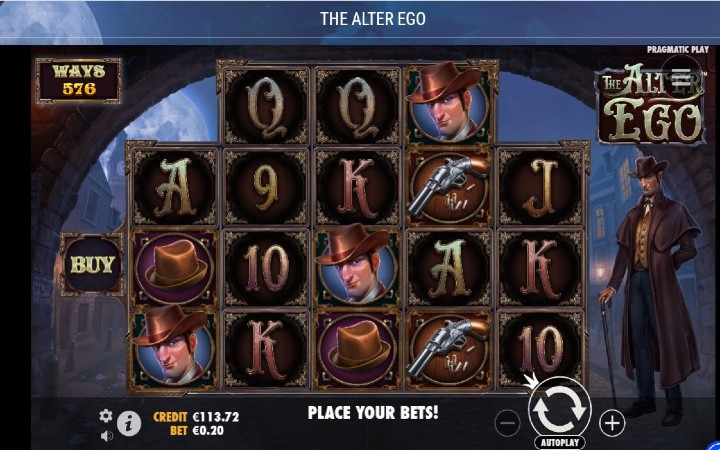Open the hamburger menu near the logo
Image resolution: width=720 pixels, height=450 pixels.
pos(681,77)
